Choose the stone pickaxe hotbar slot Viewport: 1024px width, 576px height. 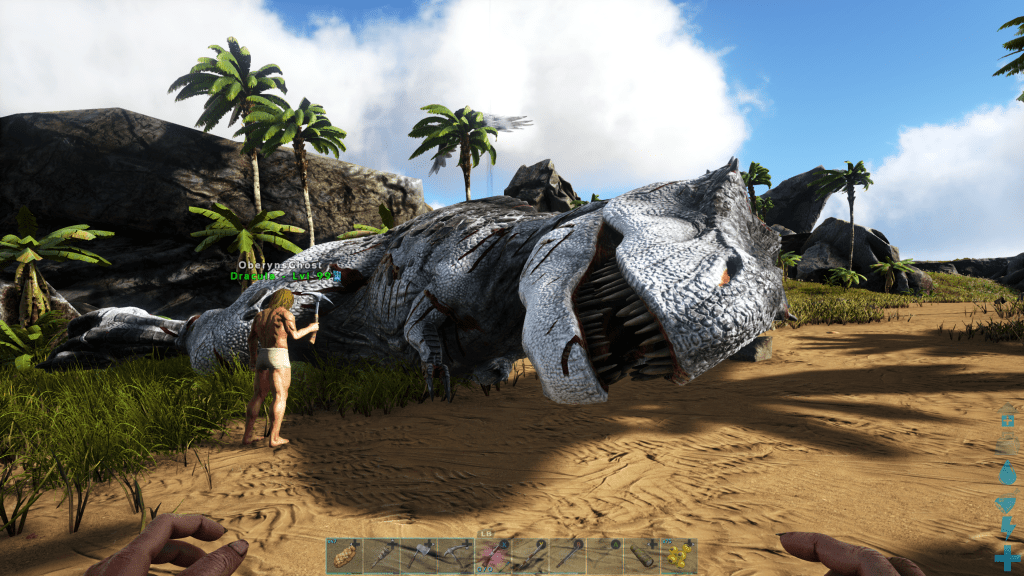456,556
